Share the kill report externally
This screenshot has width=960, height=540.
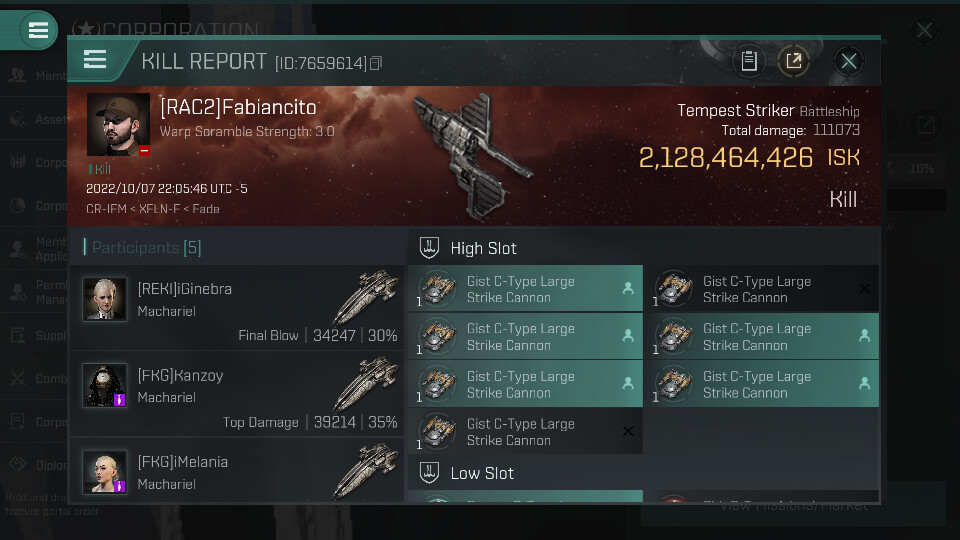click(x=794, y=61)
